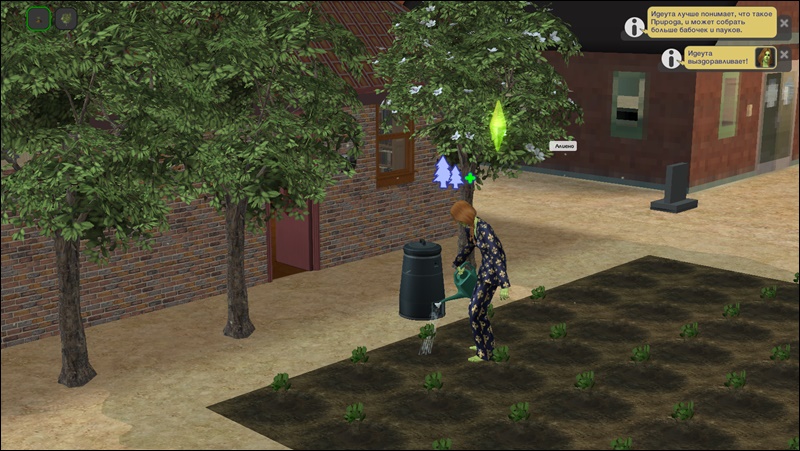Select the queued tree action icon
The image size is (800, 451).
coord(66,18)
